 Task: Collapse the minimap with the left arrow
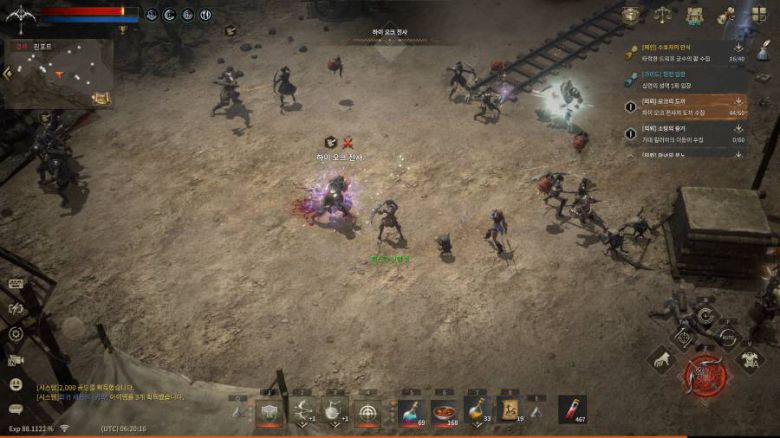[x=8, y=73]
